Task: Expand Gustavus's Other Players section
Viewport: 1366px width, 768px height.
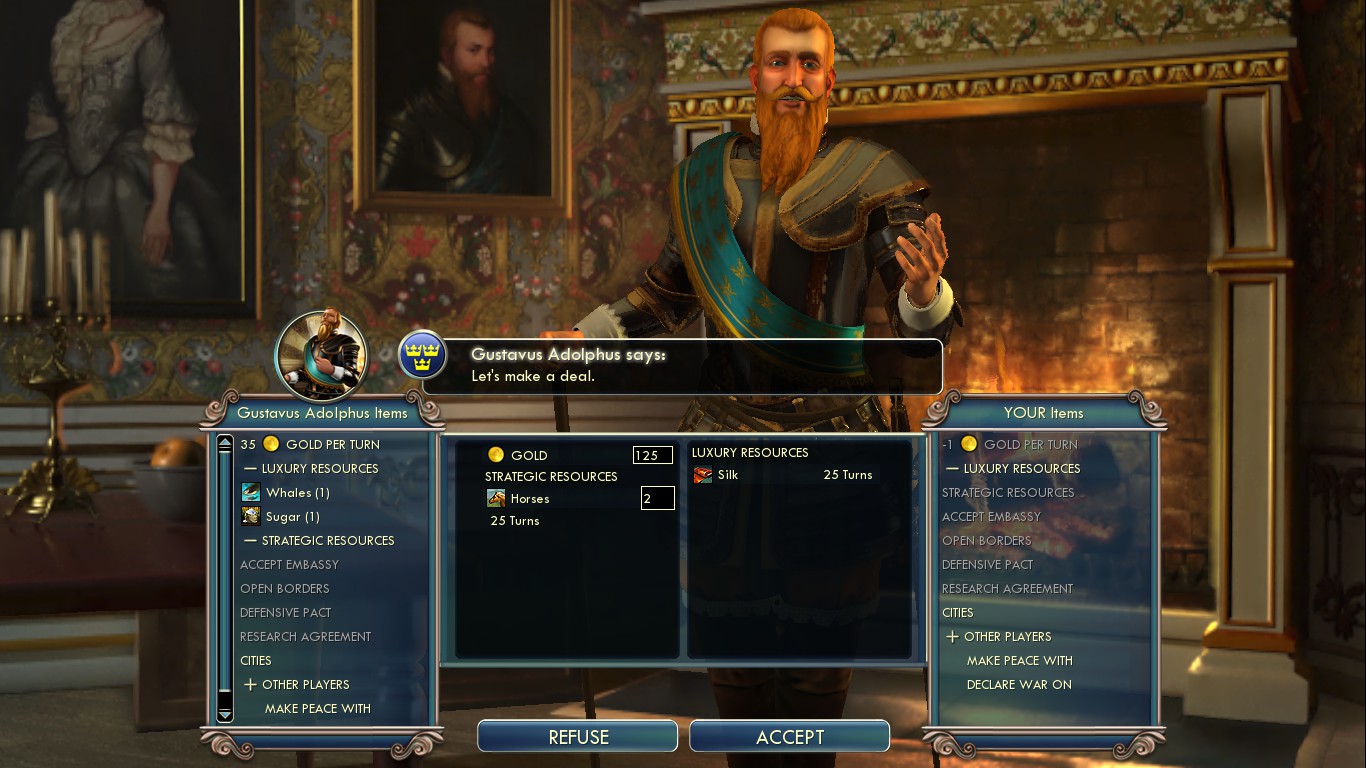Action: (304, 684)
